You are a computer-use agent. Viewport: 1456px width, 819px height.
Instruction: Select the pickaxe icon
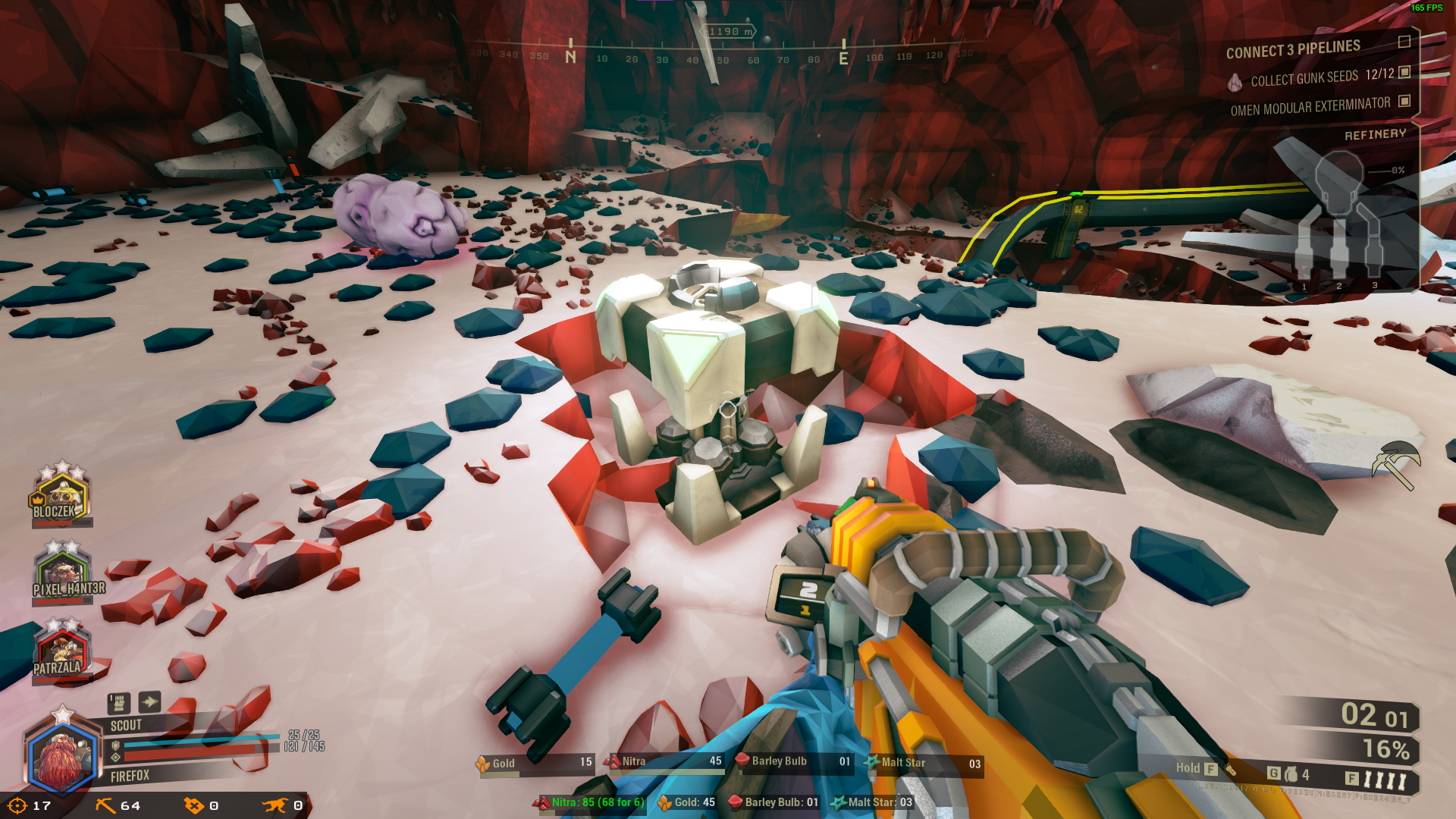pos(1396,463)
